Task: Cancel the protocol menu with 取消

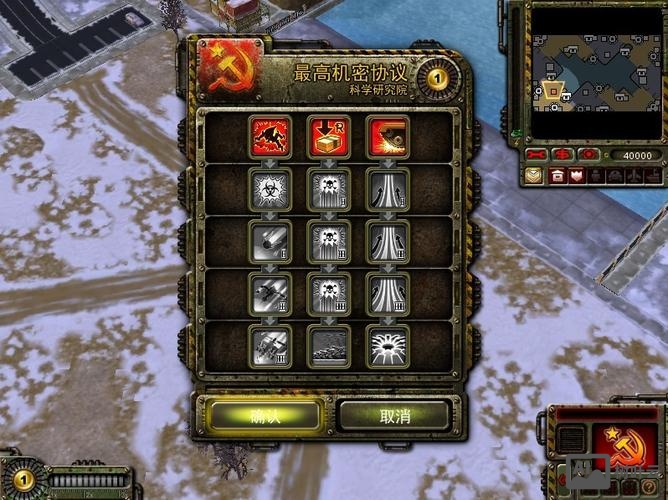Action: (394, 415)
